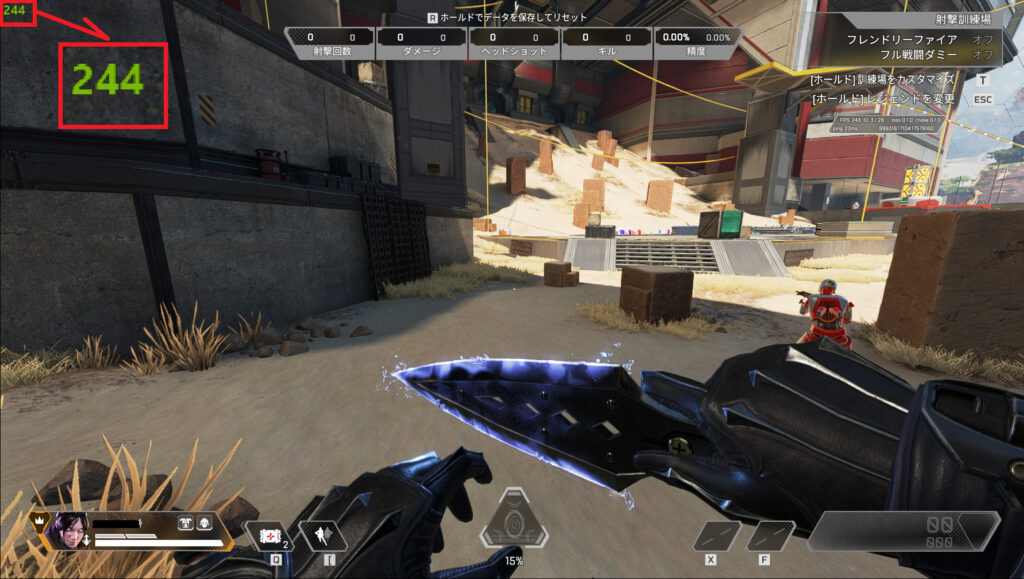This screenshot has width=1024, height=579.
Task: Select the empty slot labeled X
Action: [716, 536]
